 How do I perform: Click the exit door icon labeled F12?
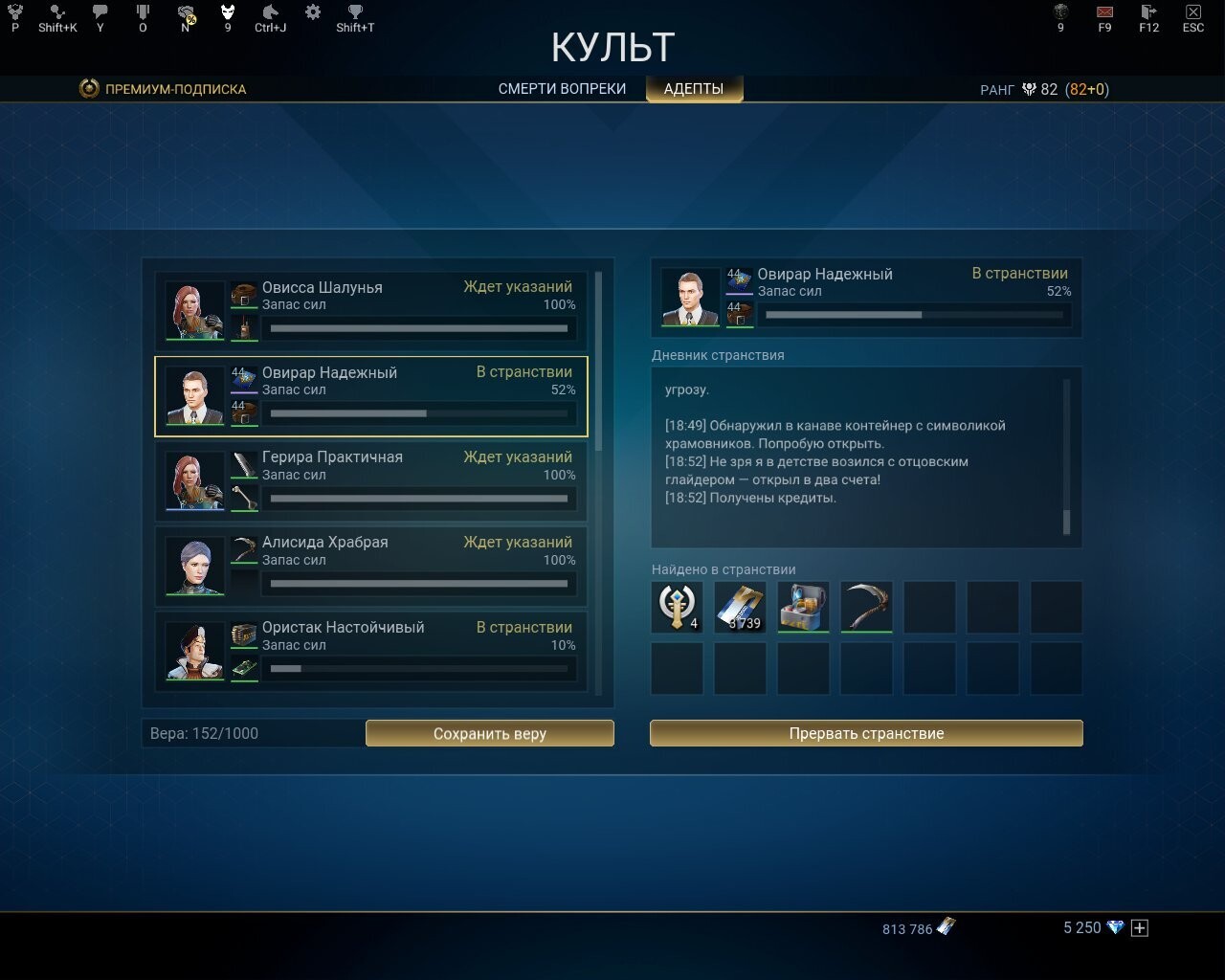click(1147, 14)
